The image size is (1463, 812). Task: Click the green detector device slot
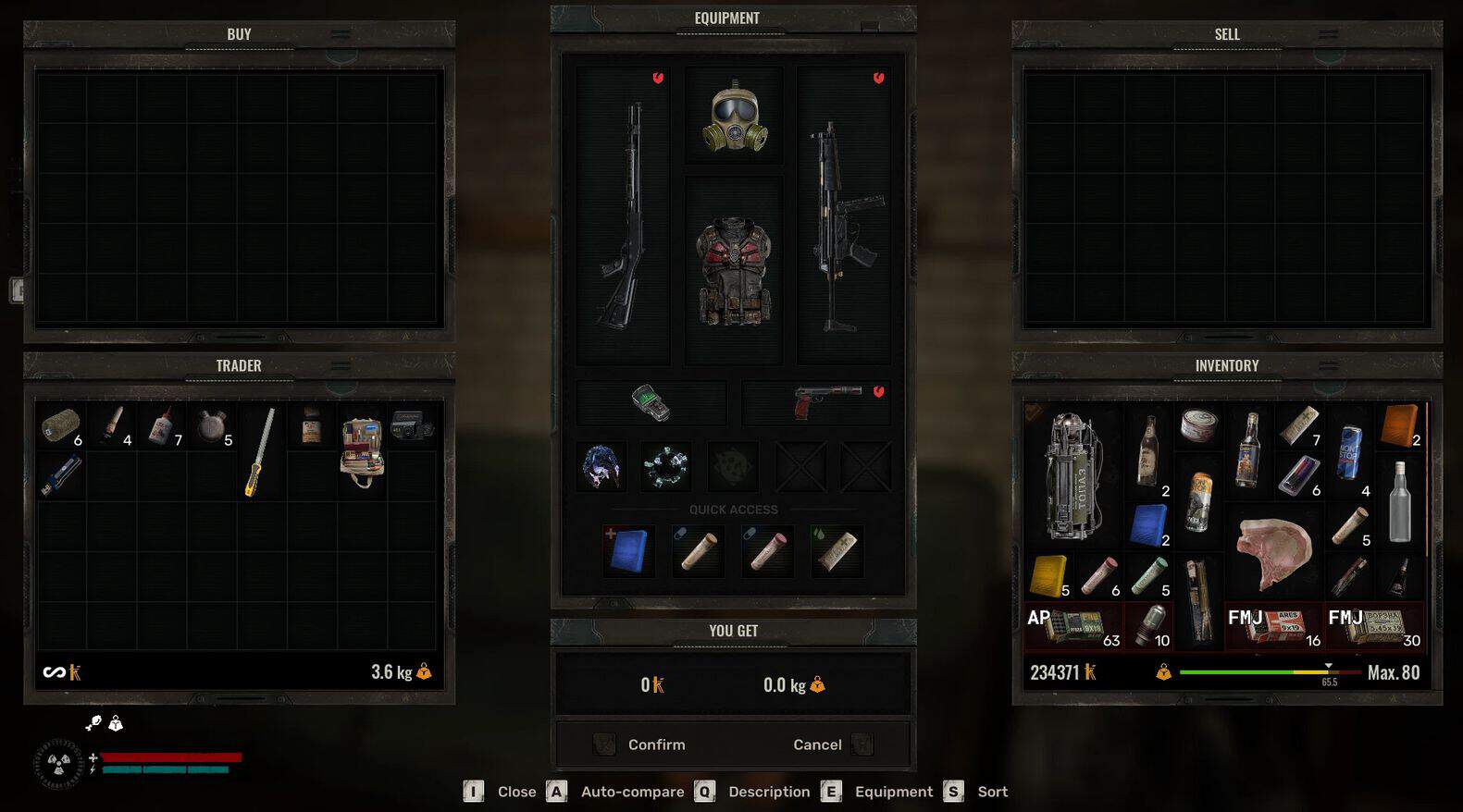pos(651,403)
